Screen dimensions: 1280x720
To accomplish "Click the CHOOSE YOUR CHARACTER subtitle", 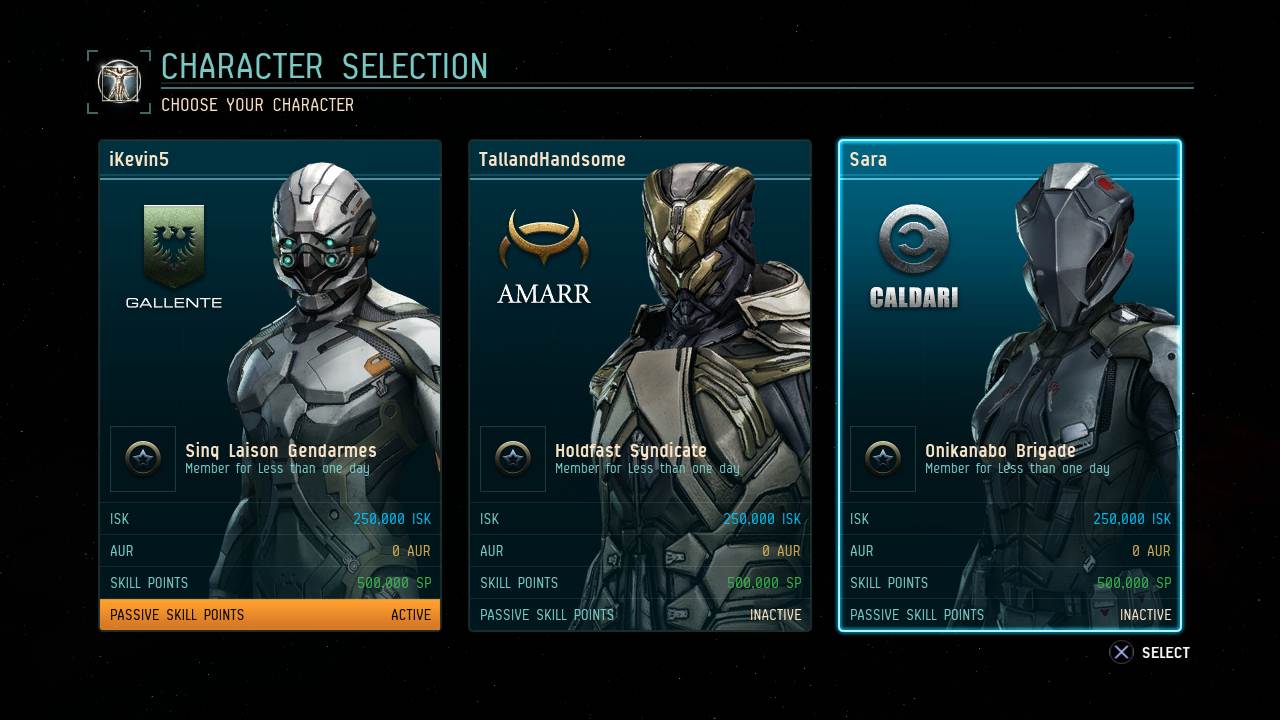I will pyautogui.click(x=257, y=104).
